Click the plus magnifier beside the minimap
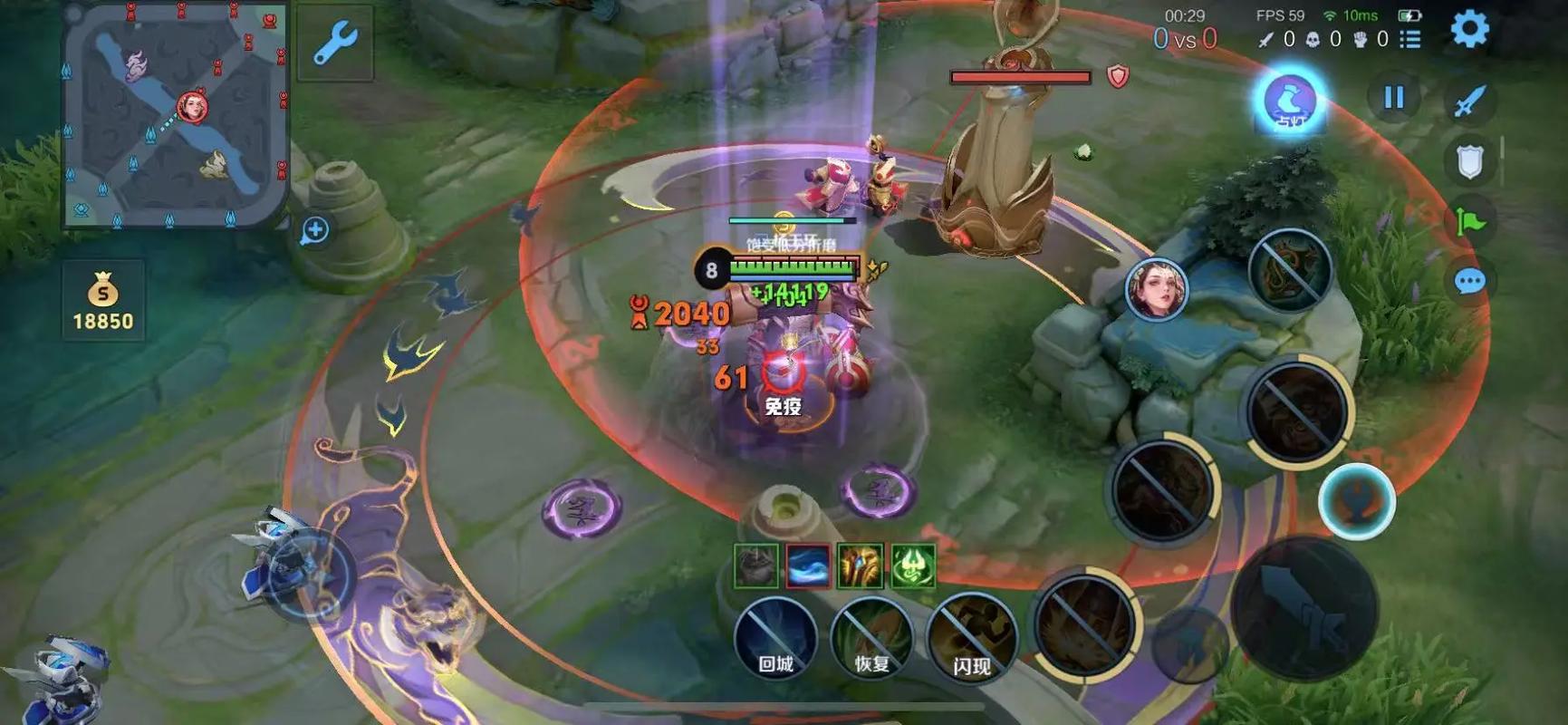The width and height of the screenshot is (1568, 725). pyautogui.click(x=315, y=230)
